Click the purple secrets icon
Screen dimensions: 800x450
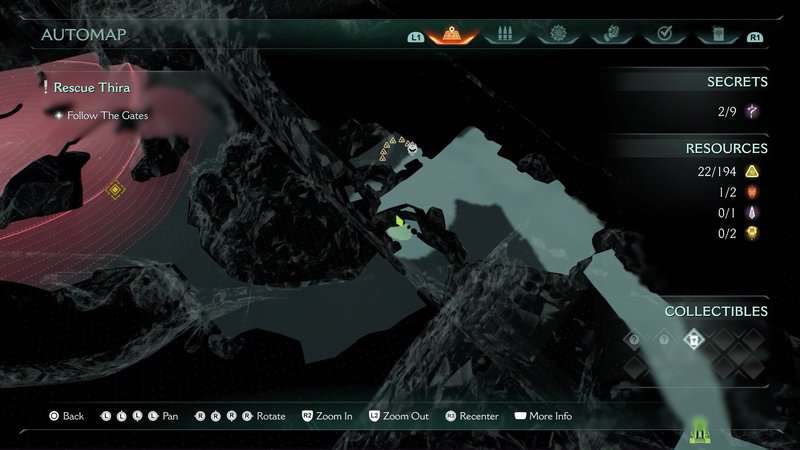click(752, 111)
